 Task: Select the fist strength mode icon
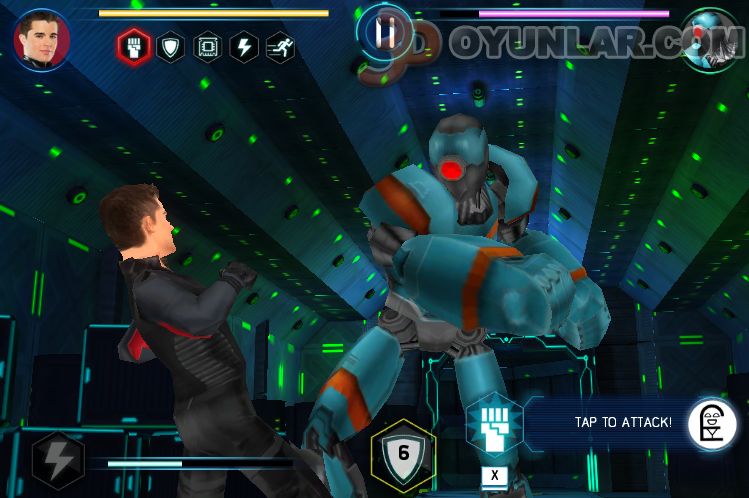(x=134, y=46)
